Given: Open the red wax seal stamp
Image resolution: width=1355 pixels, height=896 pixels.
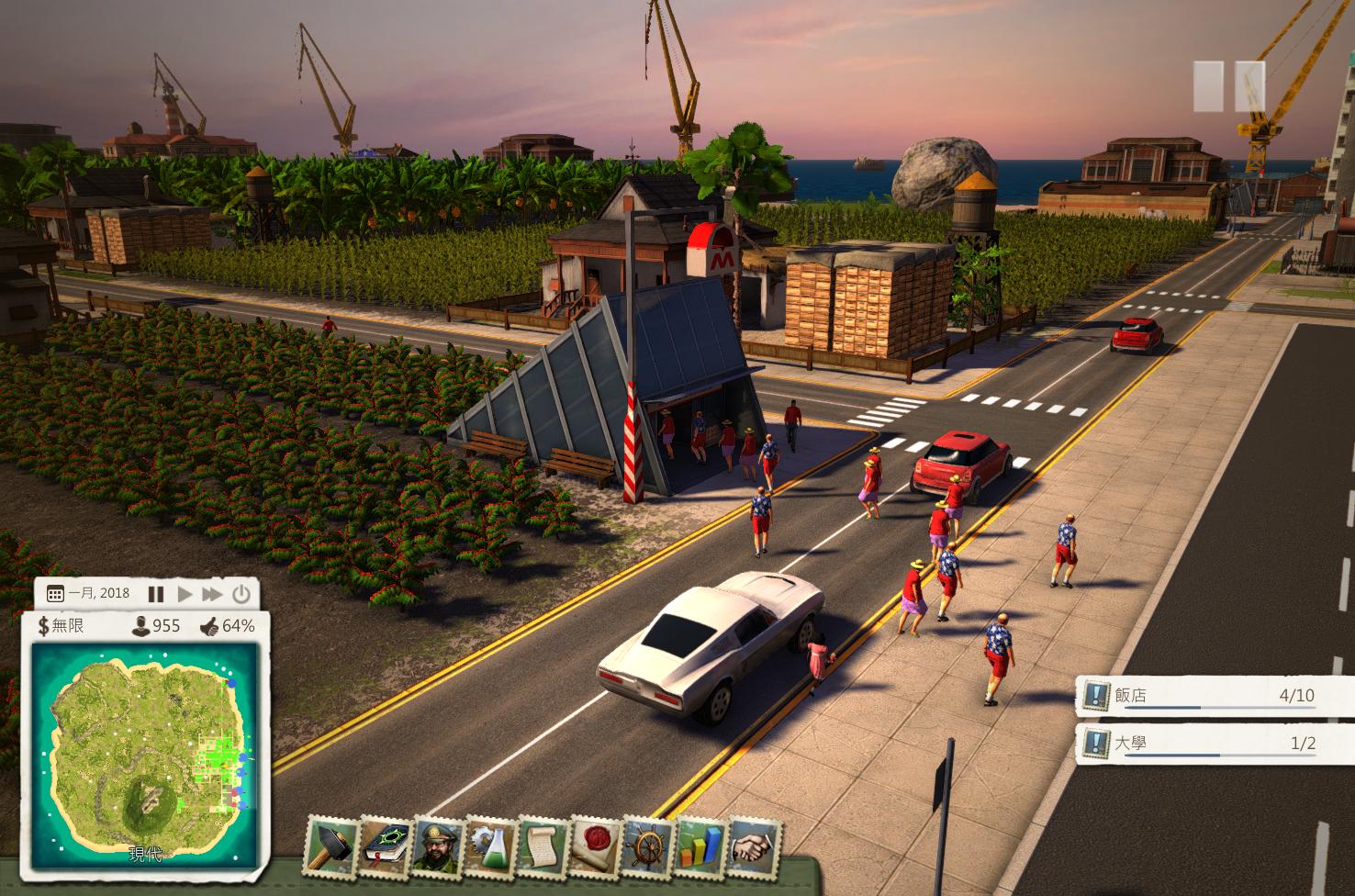Looking at the screenshot, I should click(x=594, y=846).
